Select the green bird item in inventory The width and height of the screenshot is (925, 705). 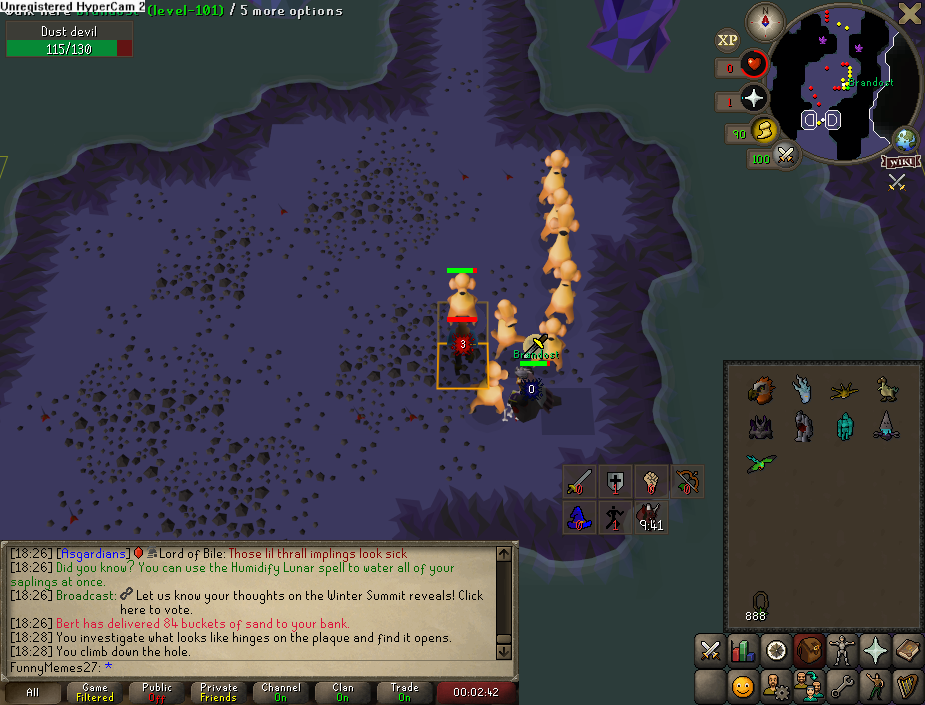pos(760,463)
